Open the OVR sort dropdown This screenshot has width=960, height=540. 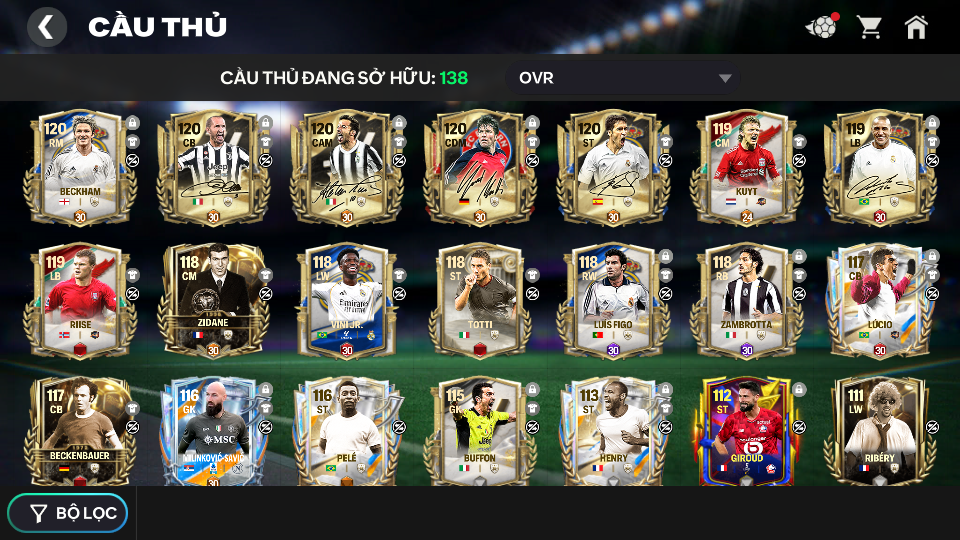click(x=625, y=78)
